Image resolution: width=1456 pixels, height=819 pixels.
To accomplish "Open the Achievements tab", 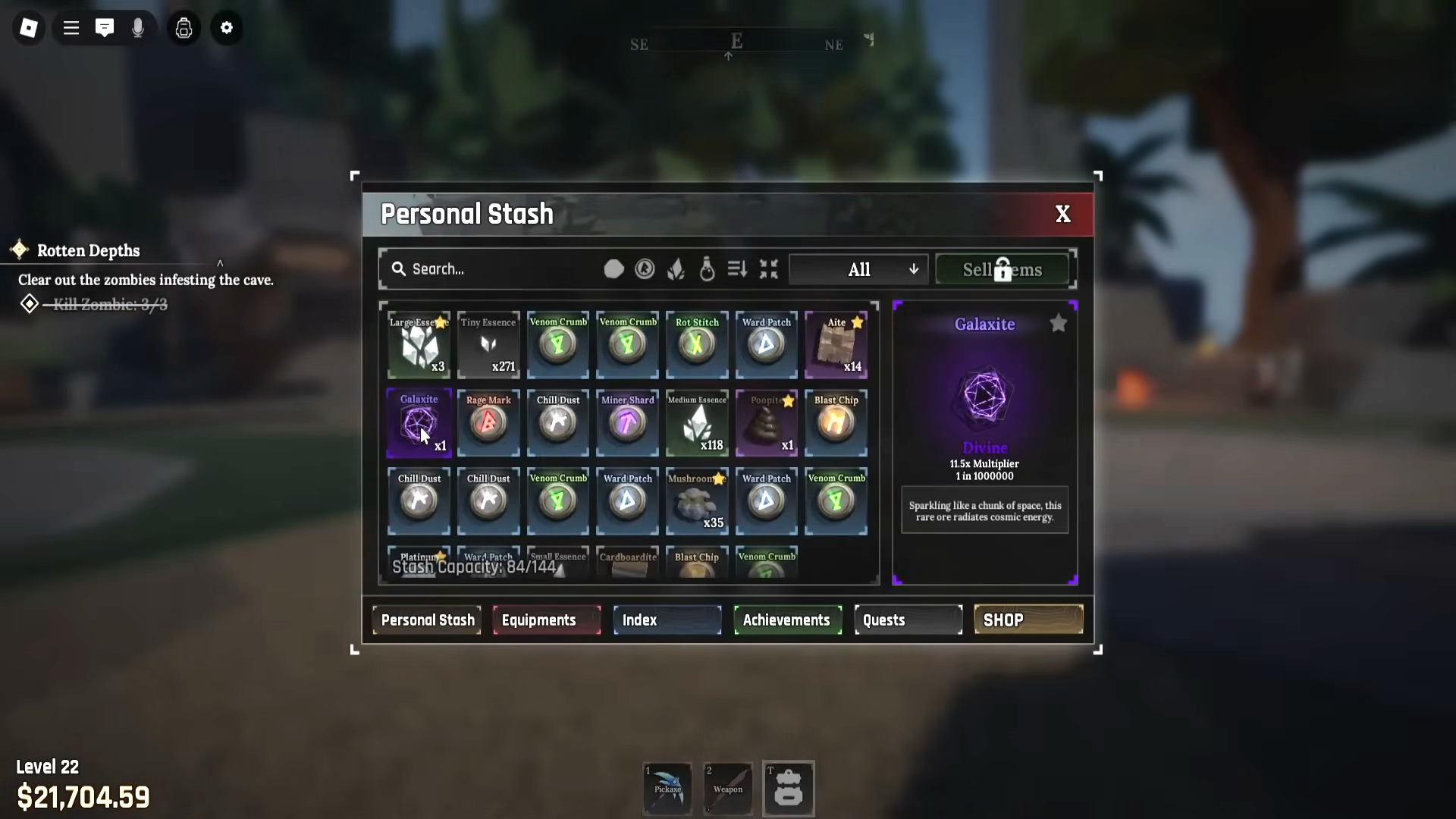I will [x=787, y=620].
